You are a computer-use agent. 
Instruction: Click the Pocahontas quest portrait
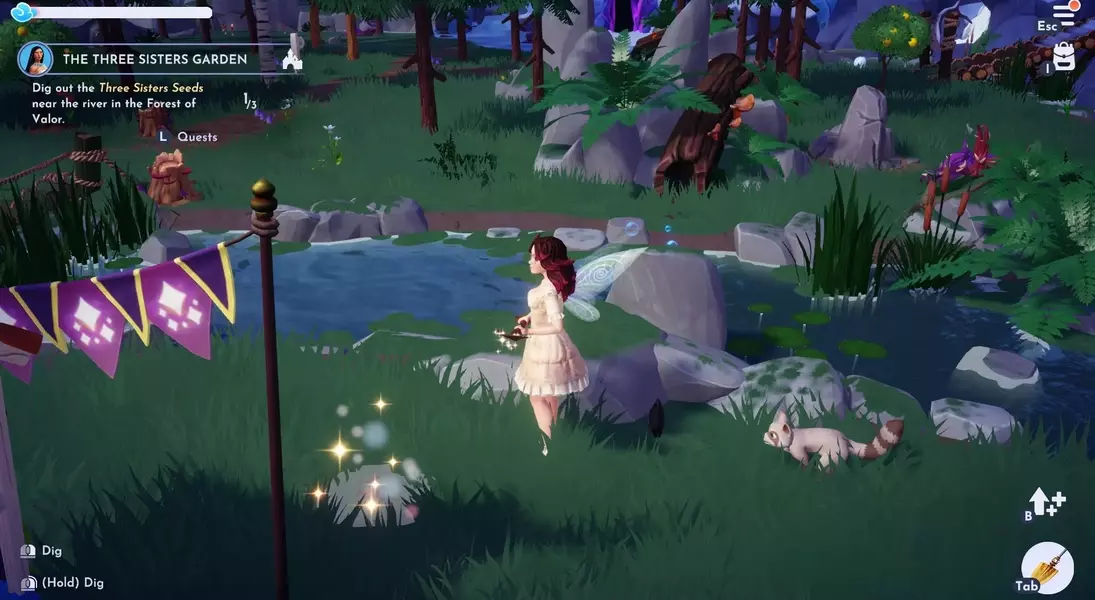(36, 59)
